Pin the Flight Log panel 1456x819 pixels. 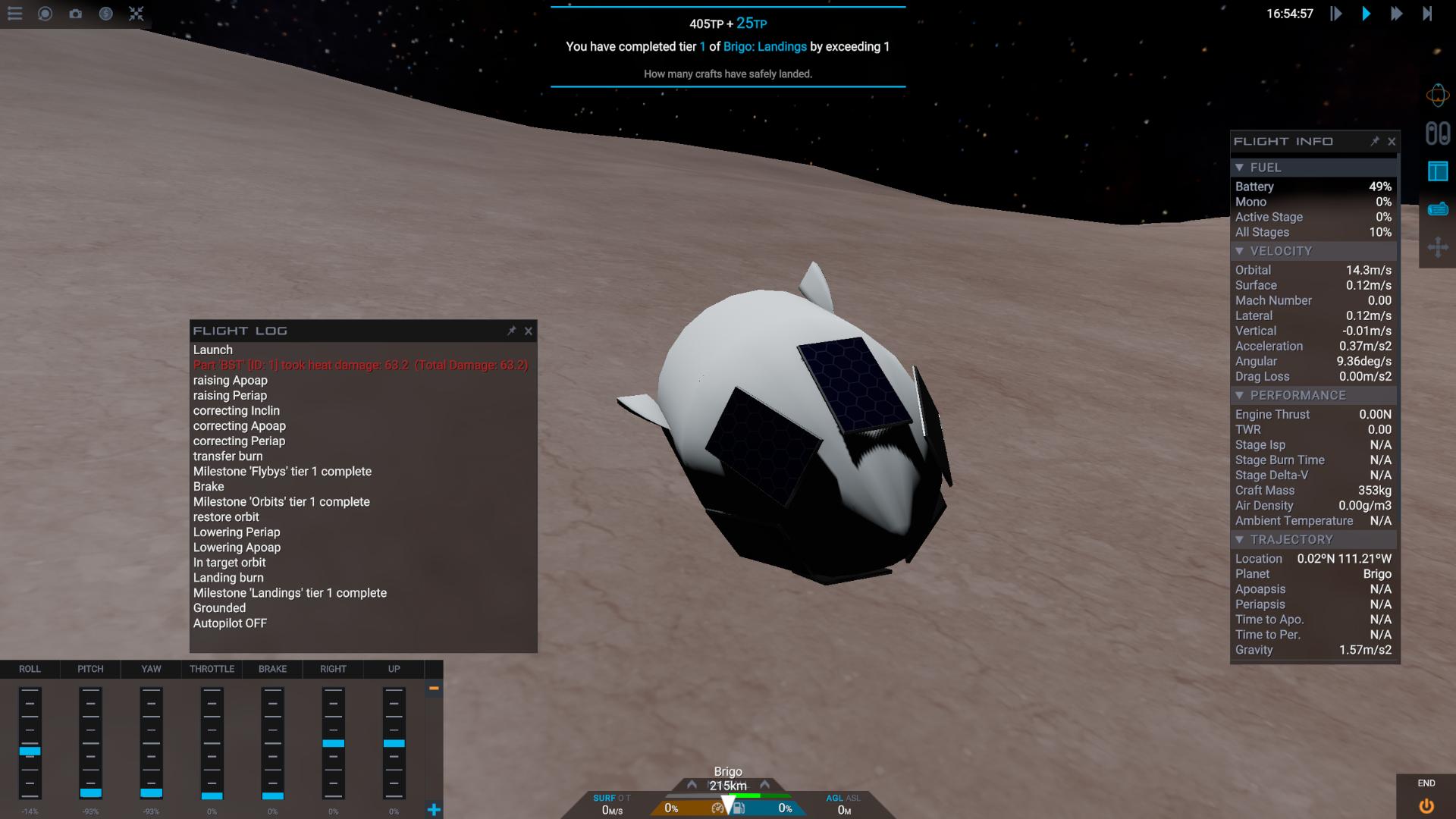pos(512,331)
